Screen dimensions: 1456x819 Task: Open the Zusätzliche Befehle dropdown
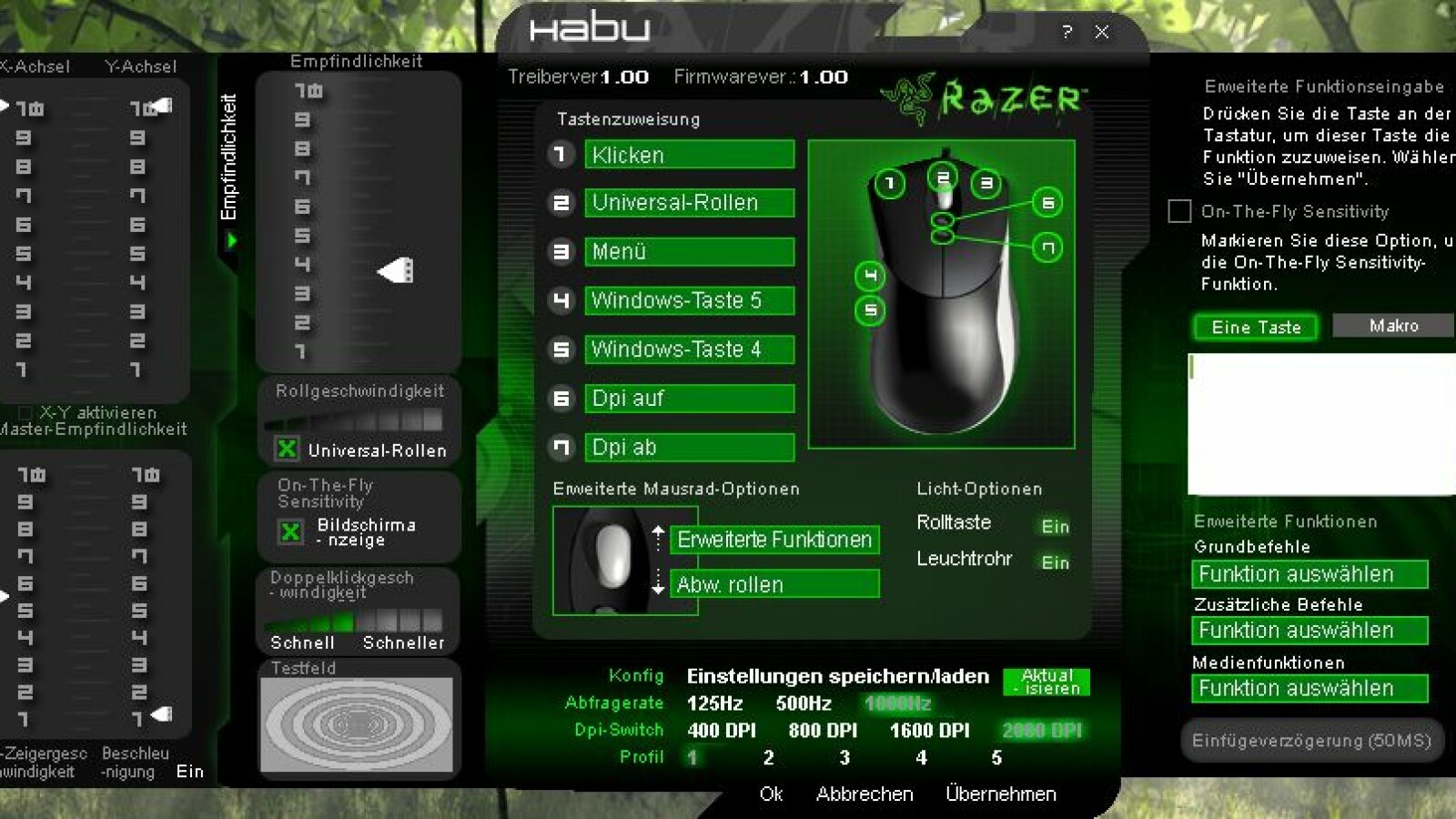(1309, 631)
